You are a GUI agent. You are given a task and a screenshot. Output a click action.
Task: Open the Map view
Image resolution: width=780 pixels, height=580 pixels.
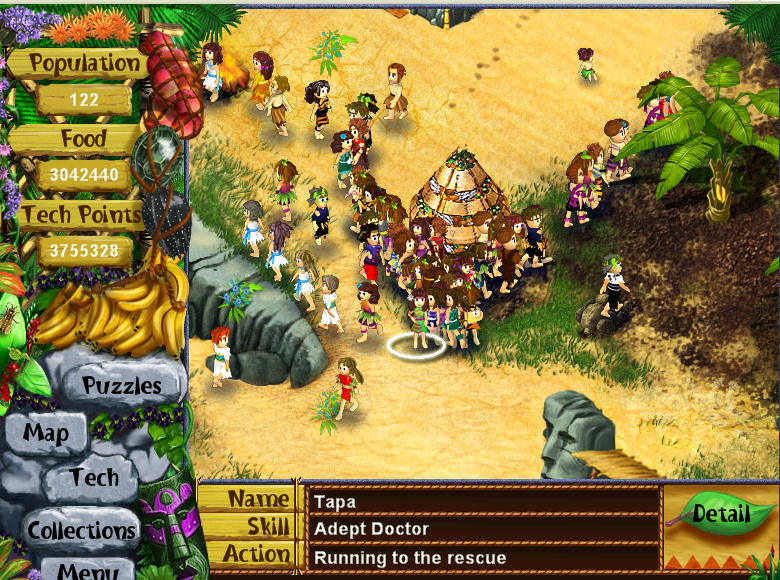pos(46,433)
